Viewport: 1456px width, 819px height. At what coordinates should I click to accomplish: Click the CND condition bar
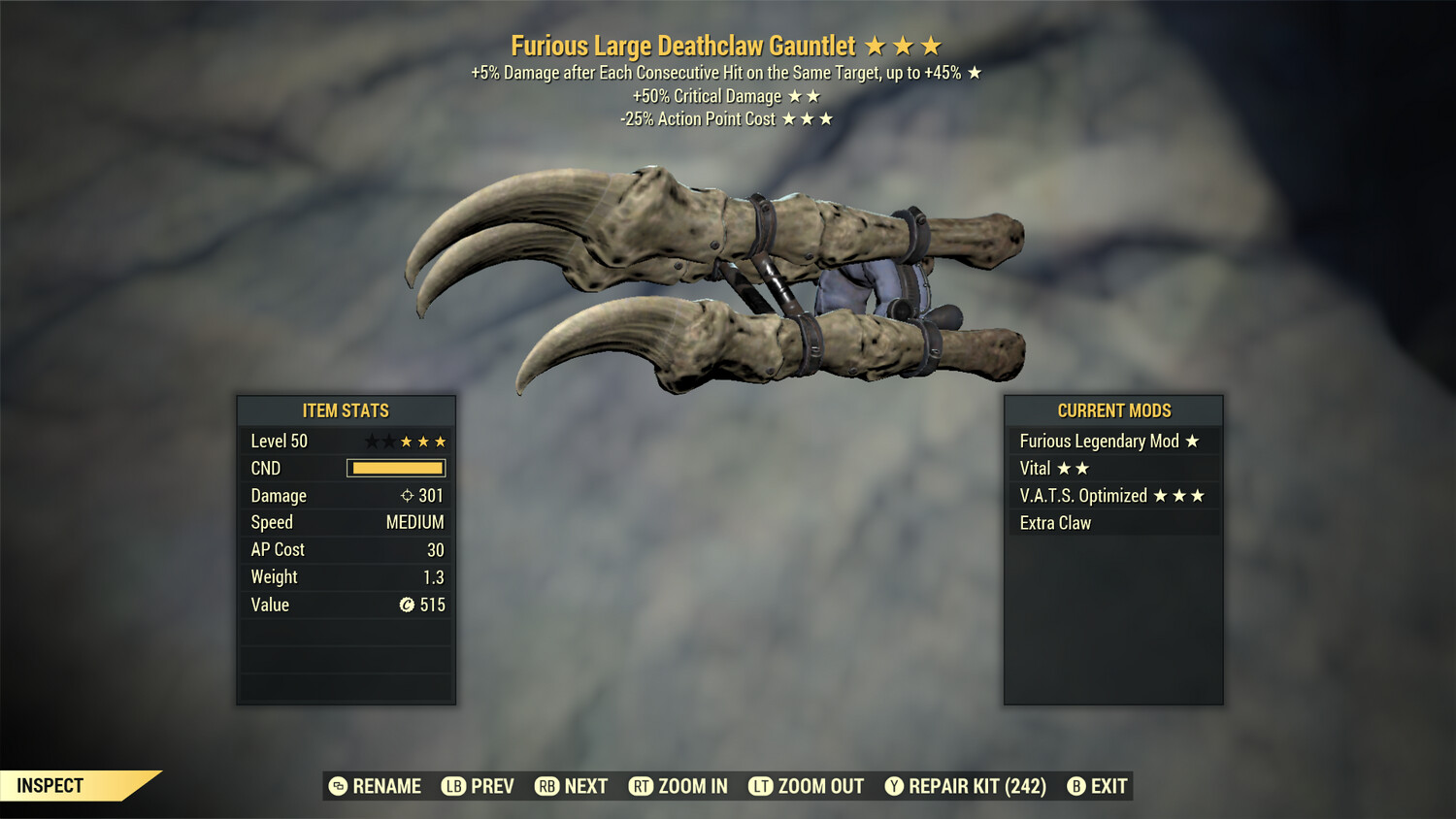[x=394, y=468]
